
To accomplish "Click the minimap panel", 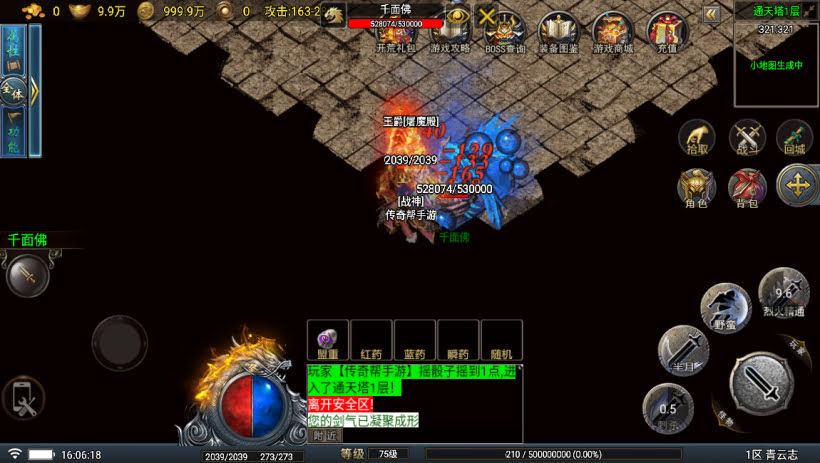I will pyautogui.click(x=776, y=65).
